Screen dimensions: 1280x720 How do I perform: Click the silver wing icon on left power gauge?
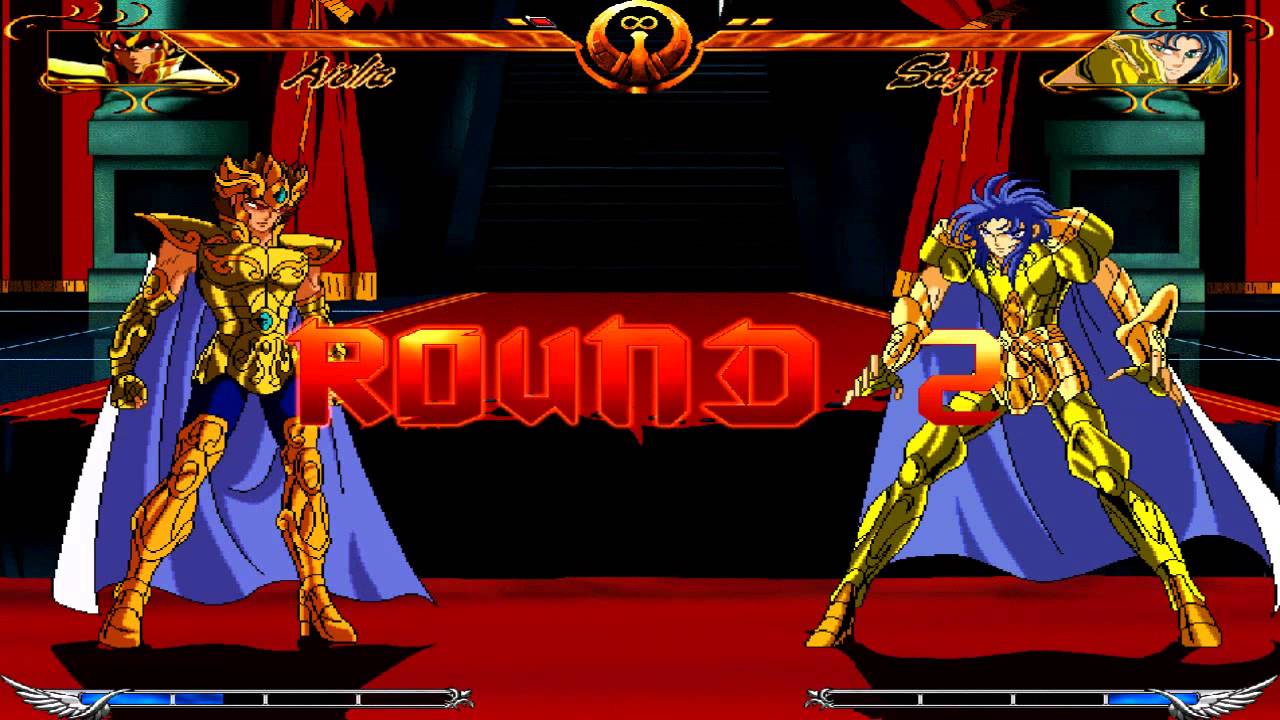click(50, 698)
